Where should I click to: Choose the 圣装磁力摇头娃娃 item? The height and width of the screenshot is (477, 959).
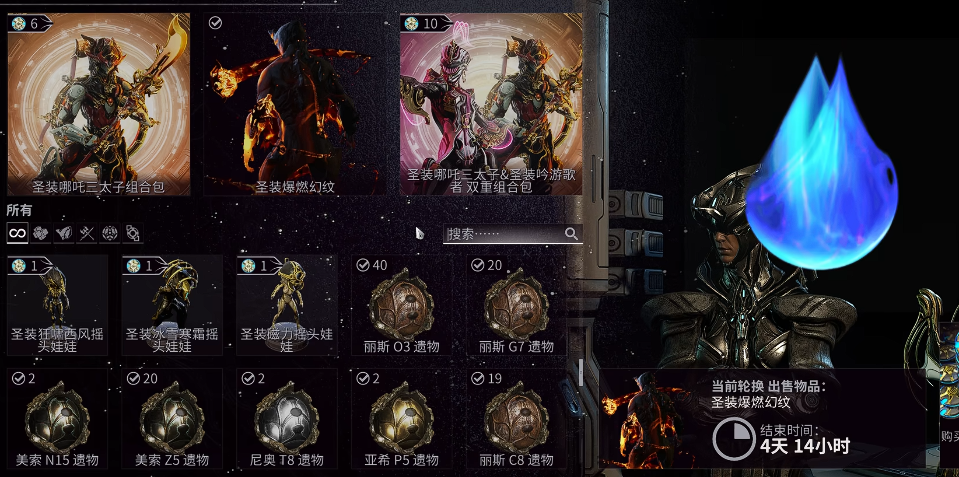point(286,305)
